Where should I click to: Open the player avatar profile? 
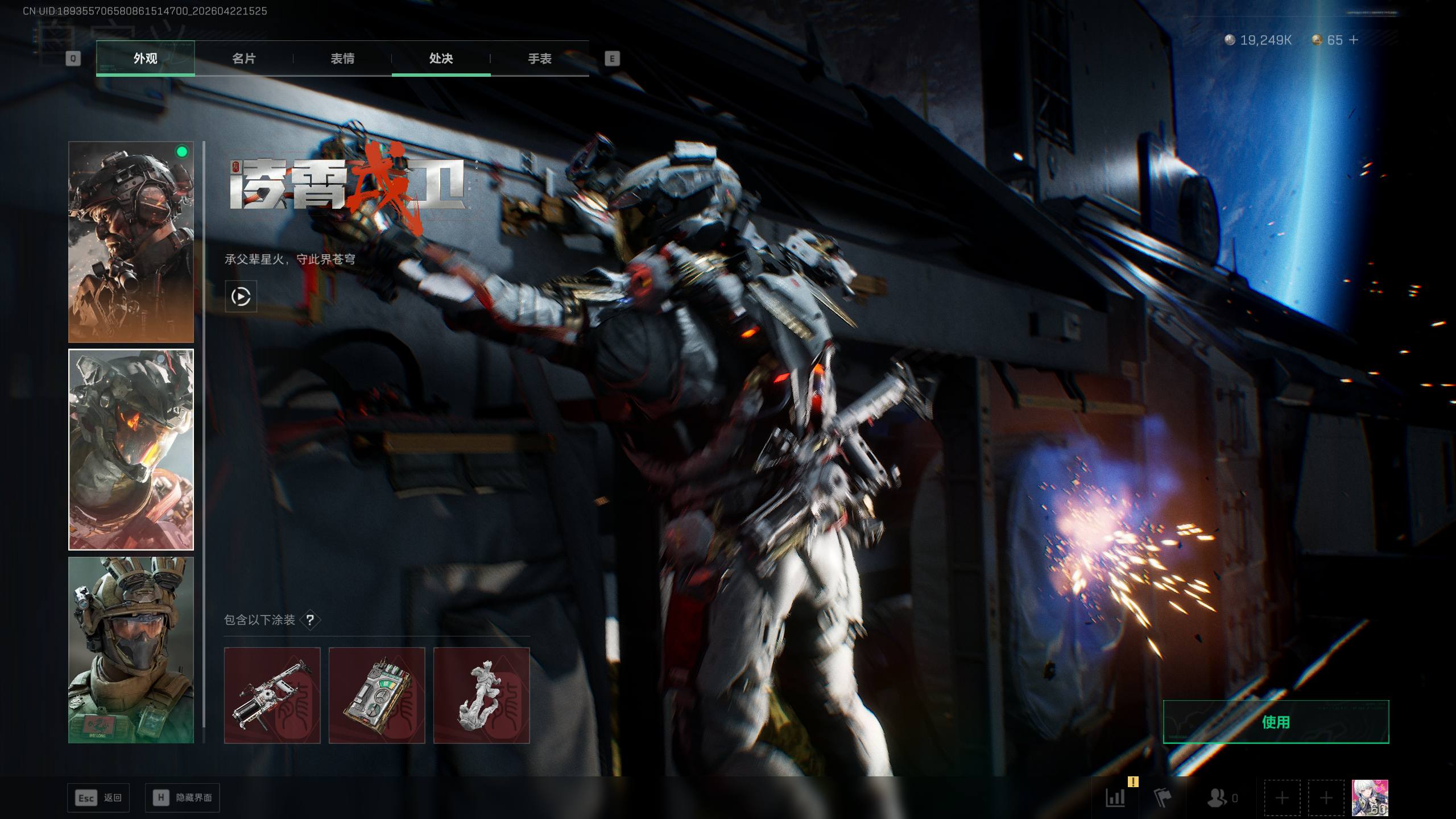(1370, 798)
